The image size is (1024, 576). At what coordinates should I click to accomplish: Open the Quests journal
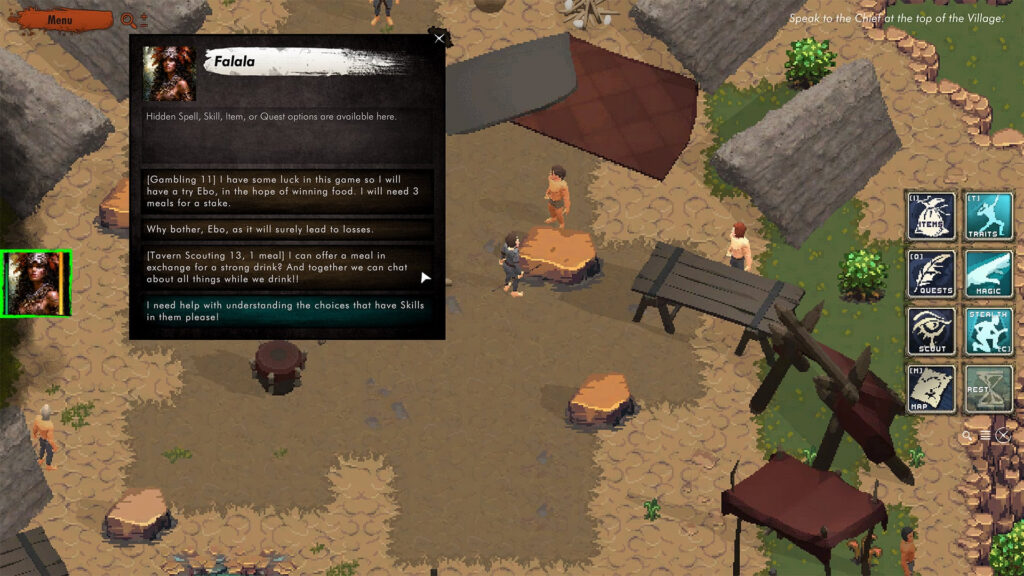(x=931, y=274)
